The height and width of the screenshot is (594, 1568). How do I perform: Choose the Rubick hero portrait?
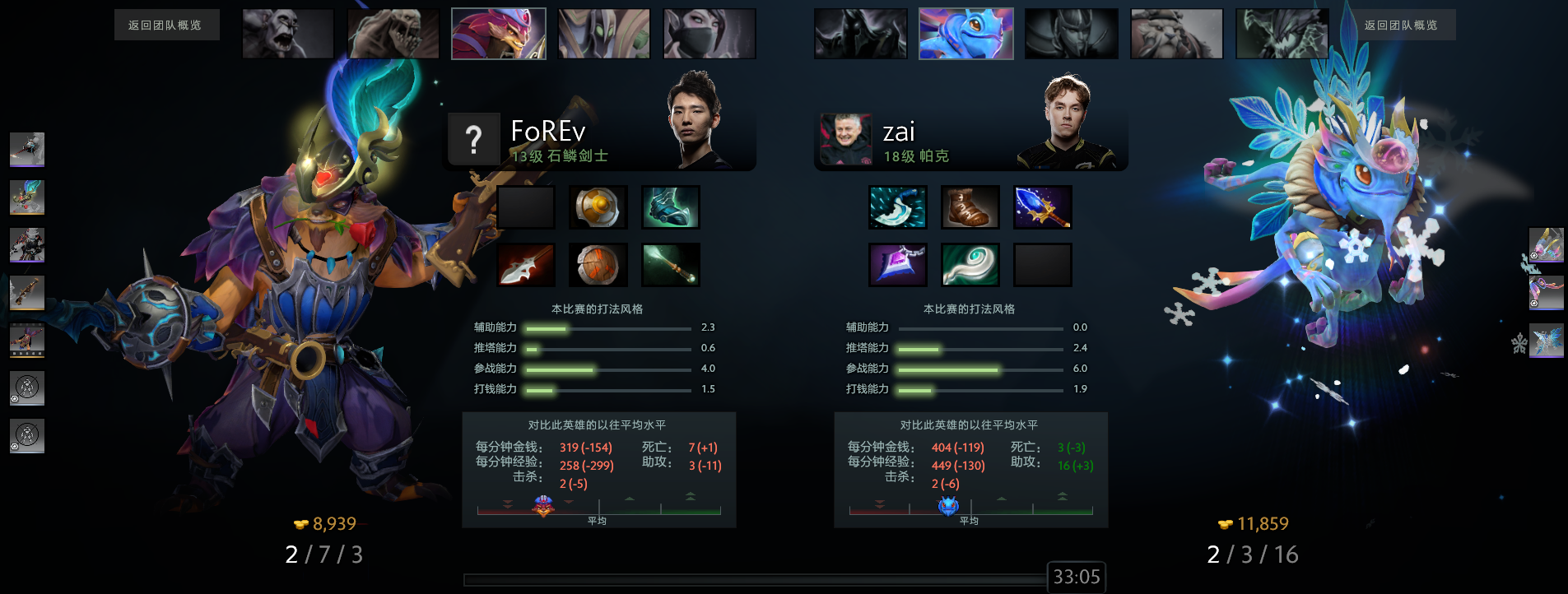click(604, 34)
